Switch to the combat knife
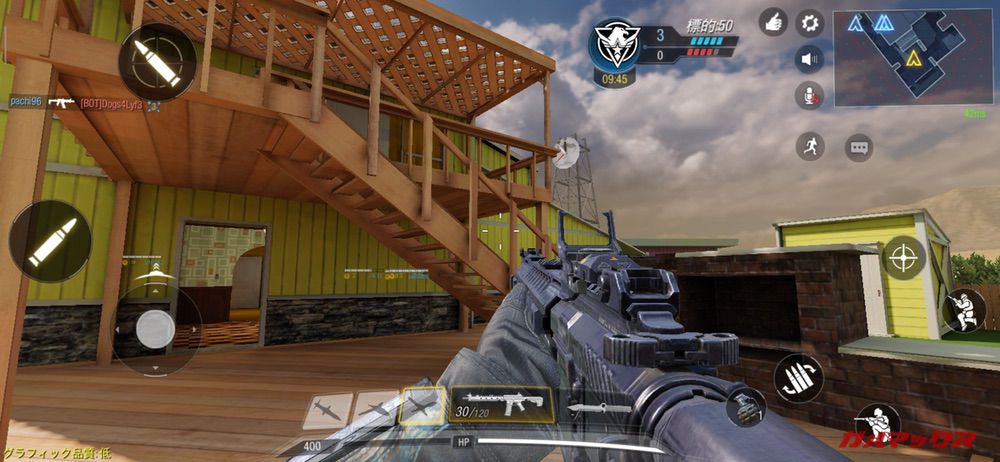The image size is (1000, 462). [x=599, y=408]
